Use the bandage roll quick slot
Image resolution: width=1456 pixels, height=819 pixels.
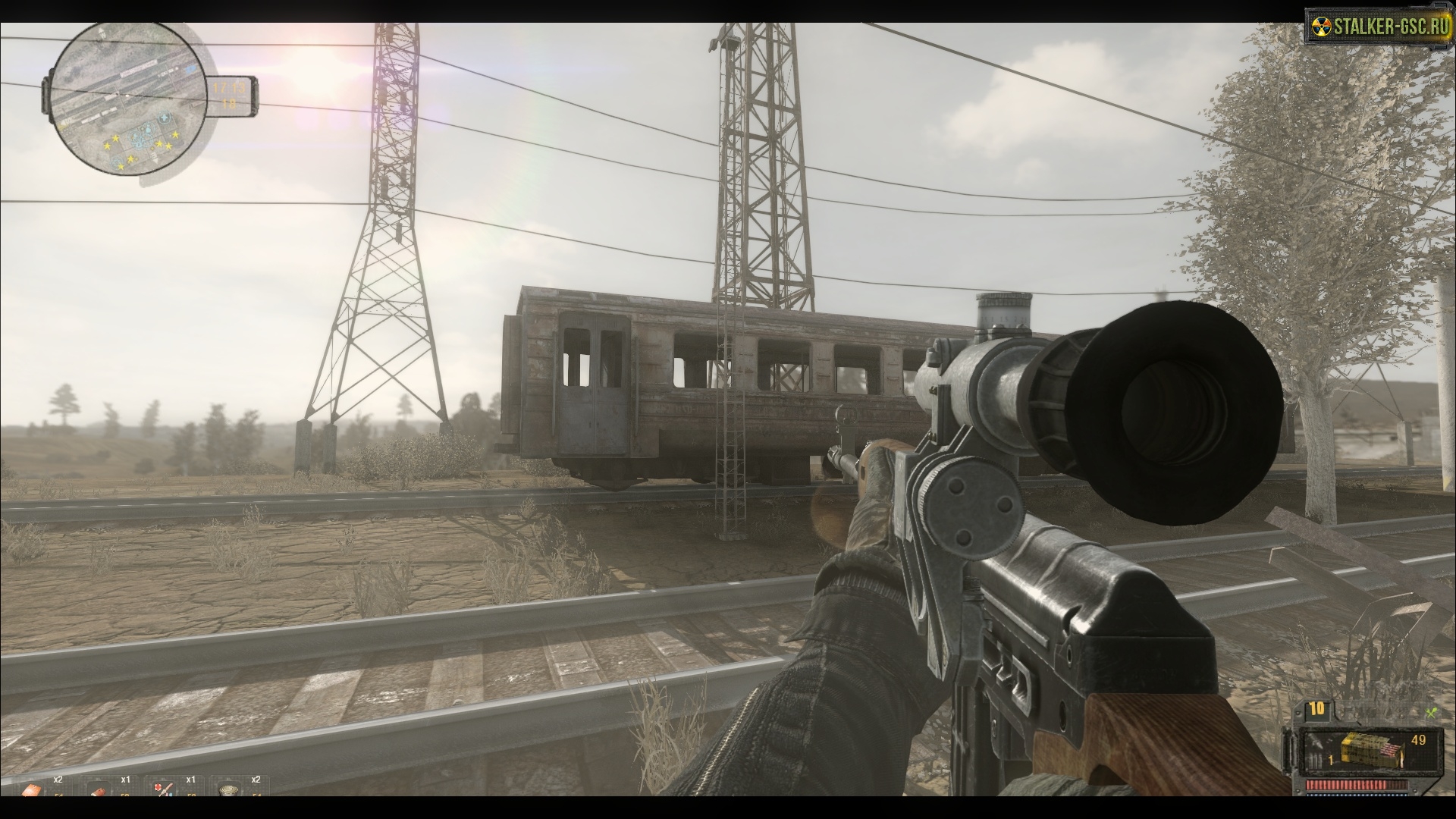click(x=96, y=791)
